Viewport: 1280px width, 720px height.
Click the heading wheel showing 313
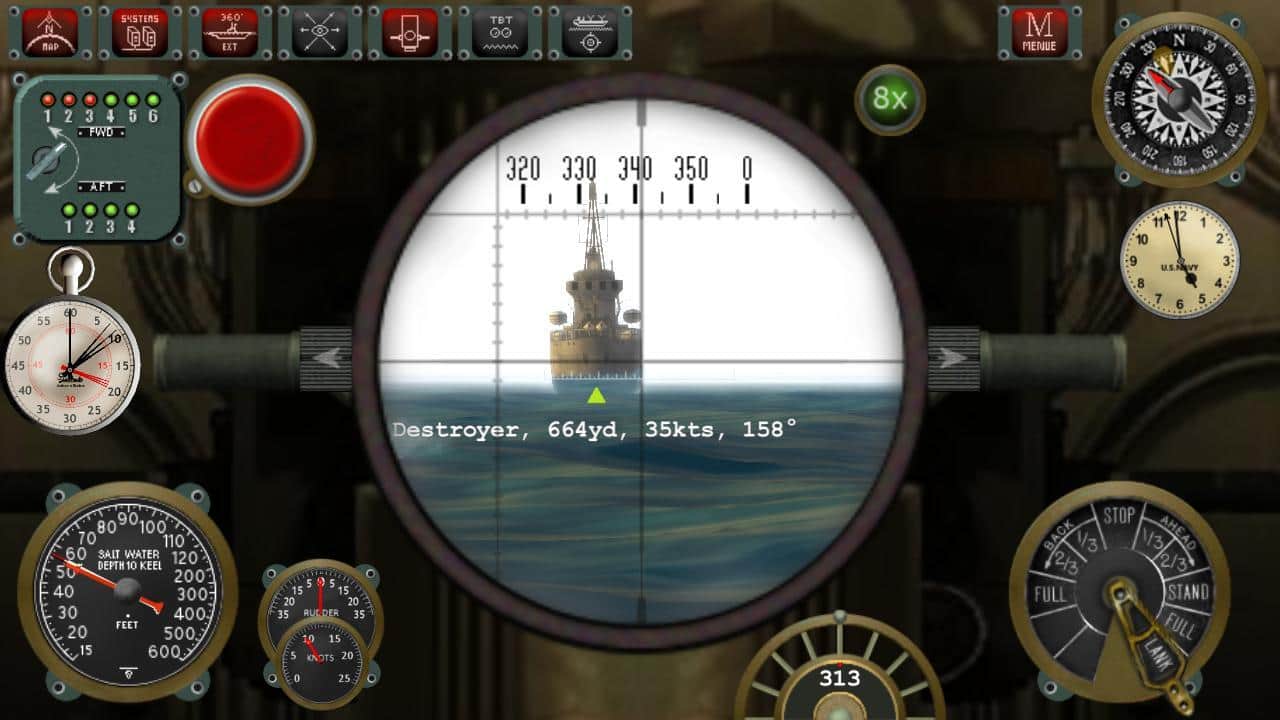tap(840, 679)
